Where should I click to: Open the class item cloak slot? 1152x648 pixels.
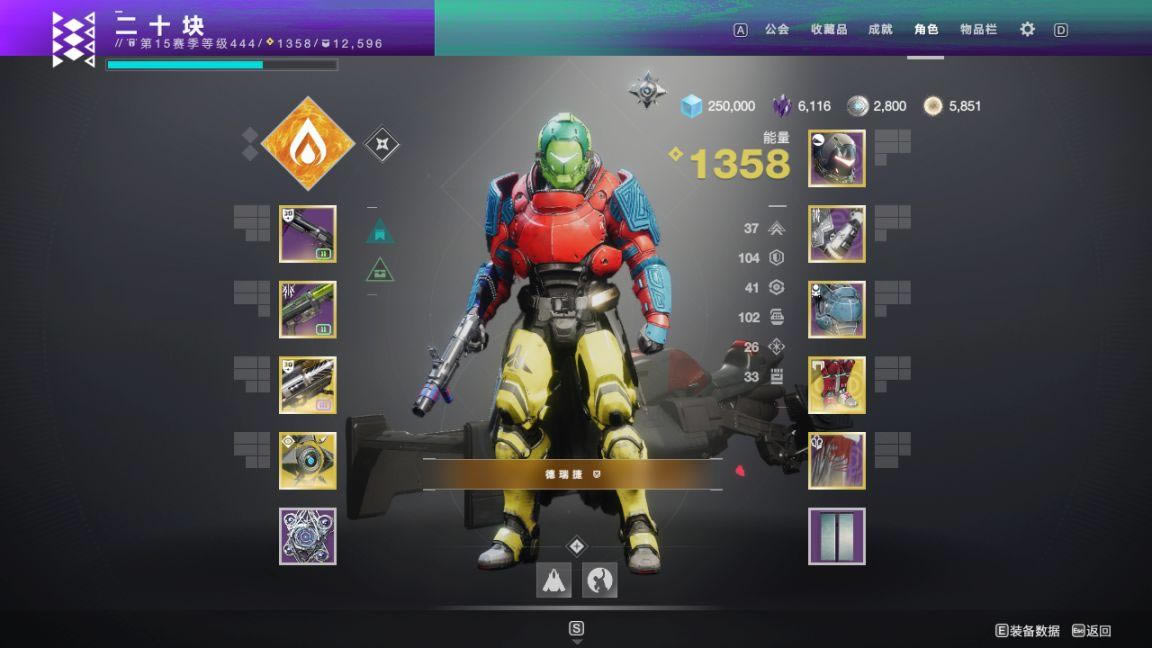[x=837, y=461]
